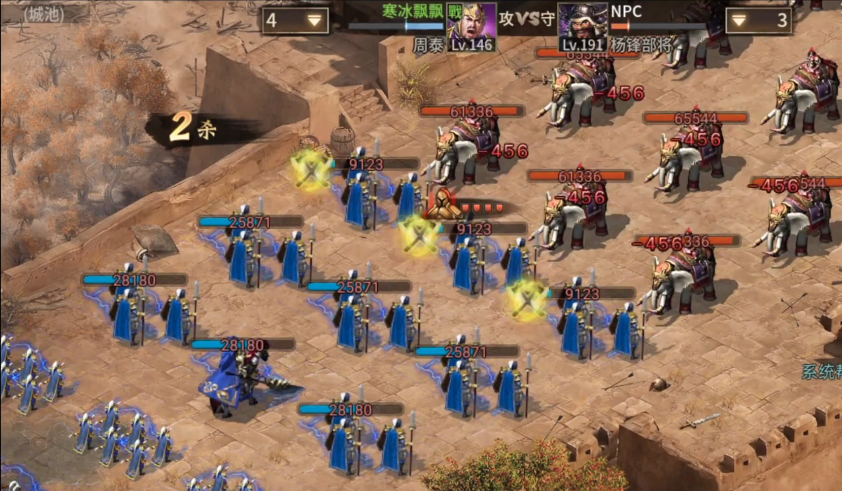
Task: Expand the attacker troop count dropdown showing 4
Action: click(296, 20)
